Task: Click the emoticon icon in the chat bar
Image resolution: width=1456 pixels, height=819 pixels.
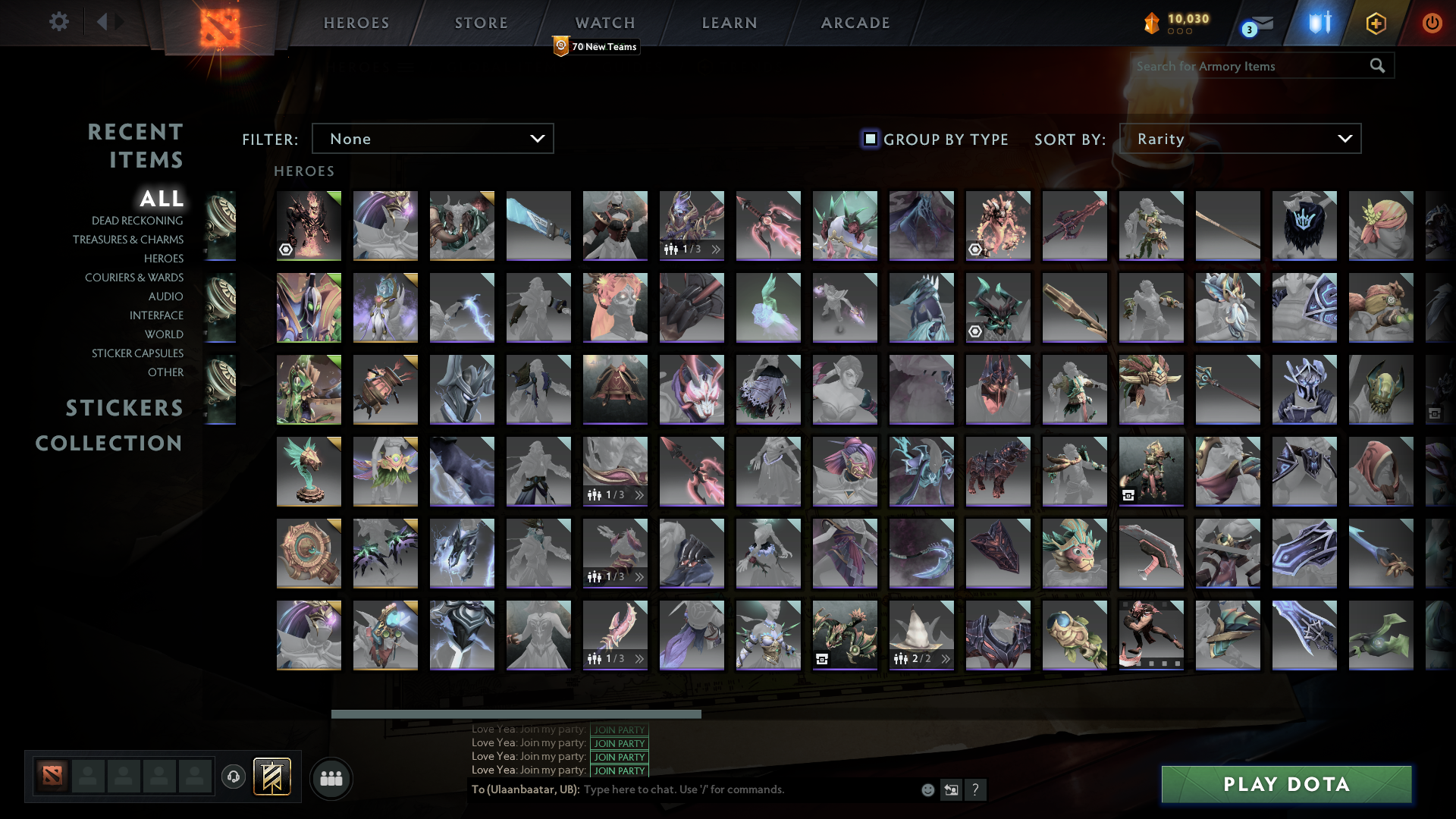Action: tap(927, 789)
